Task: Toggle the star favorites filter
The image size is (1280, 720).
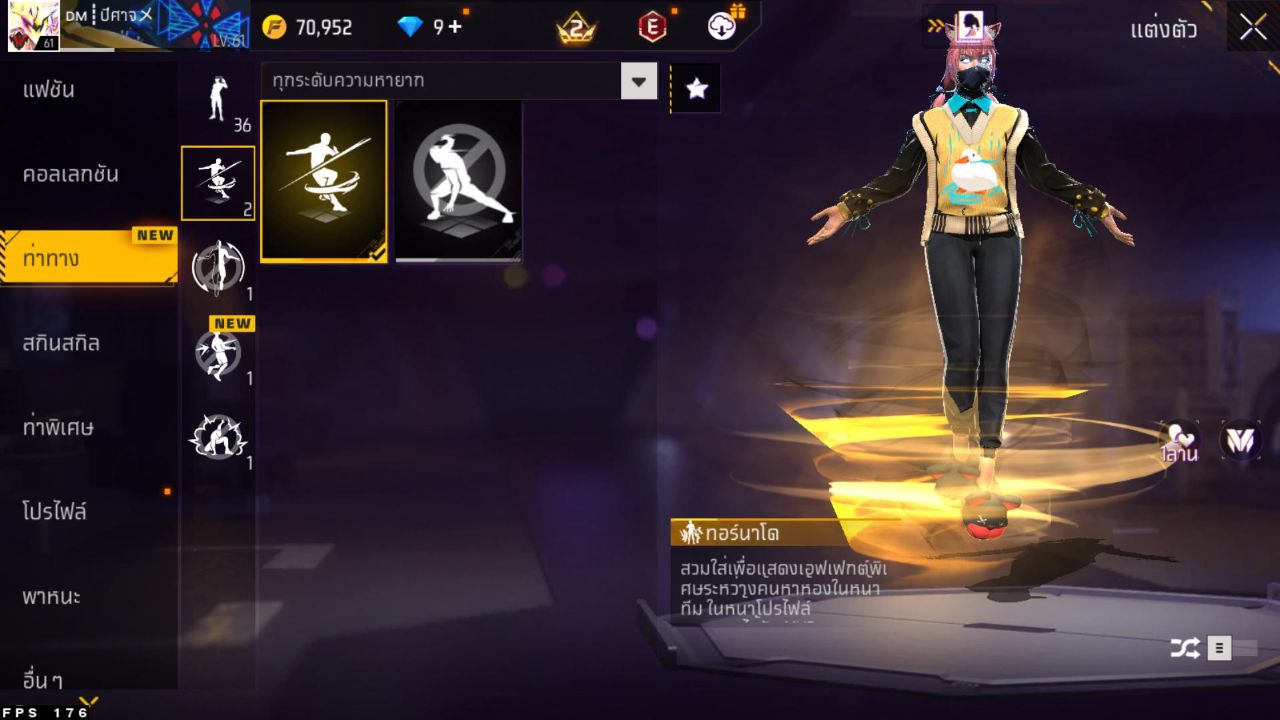Action: point(695,87)
